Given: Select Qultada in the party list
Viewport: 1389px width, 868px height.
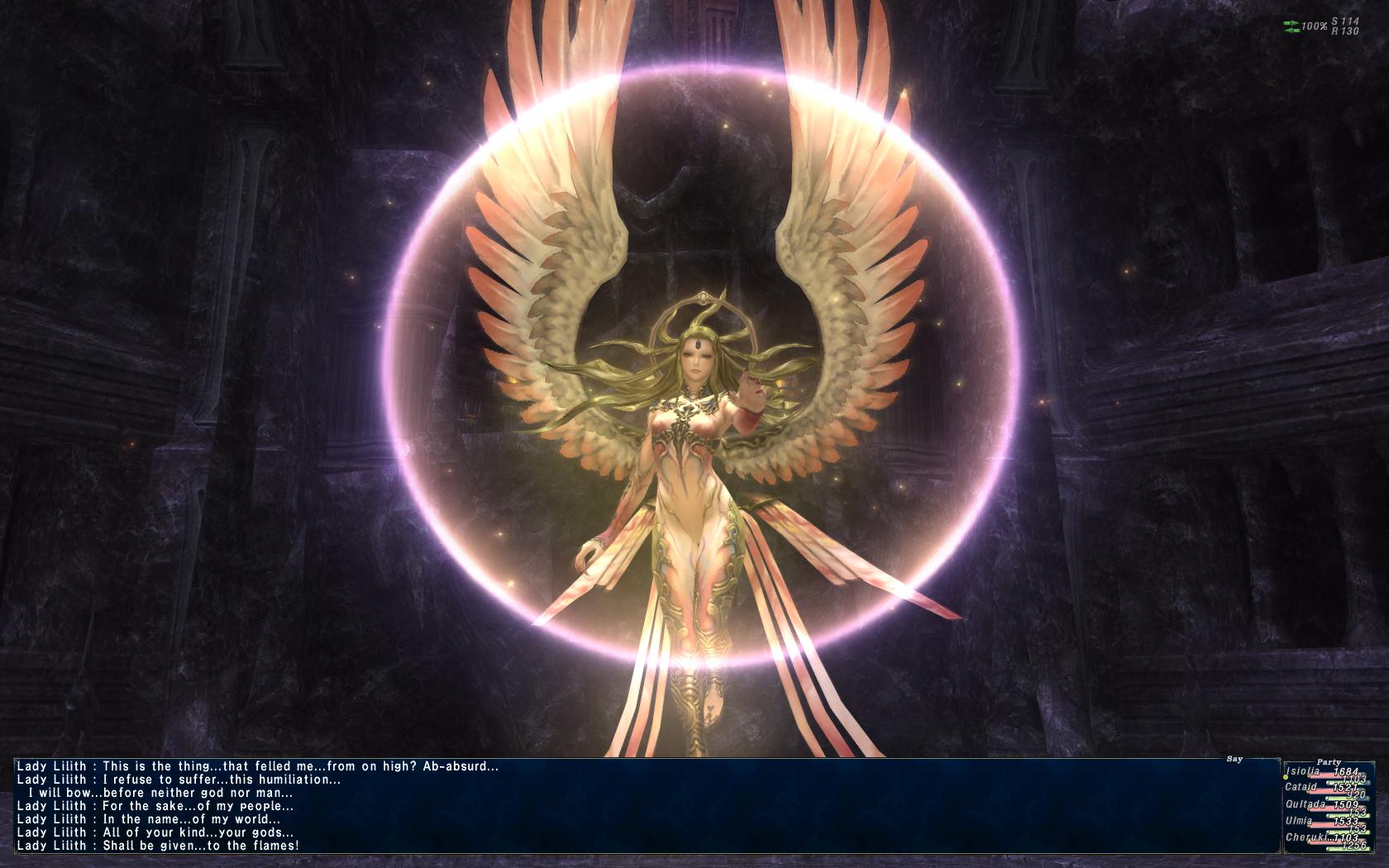Looking at the screenshot, I should (x=1305, y=804).
